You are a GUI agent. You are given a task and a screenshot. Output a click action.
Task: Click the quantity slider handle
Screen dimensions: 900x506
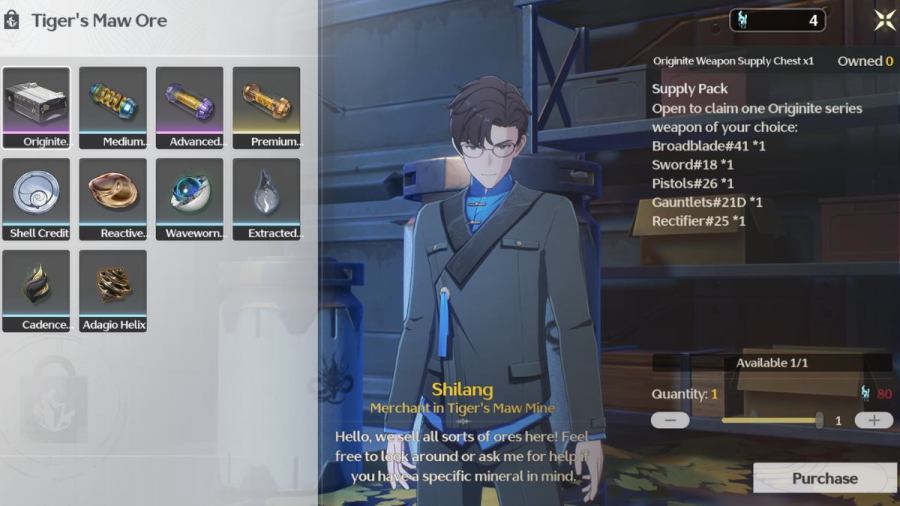(819, 420)
